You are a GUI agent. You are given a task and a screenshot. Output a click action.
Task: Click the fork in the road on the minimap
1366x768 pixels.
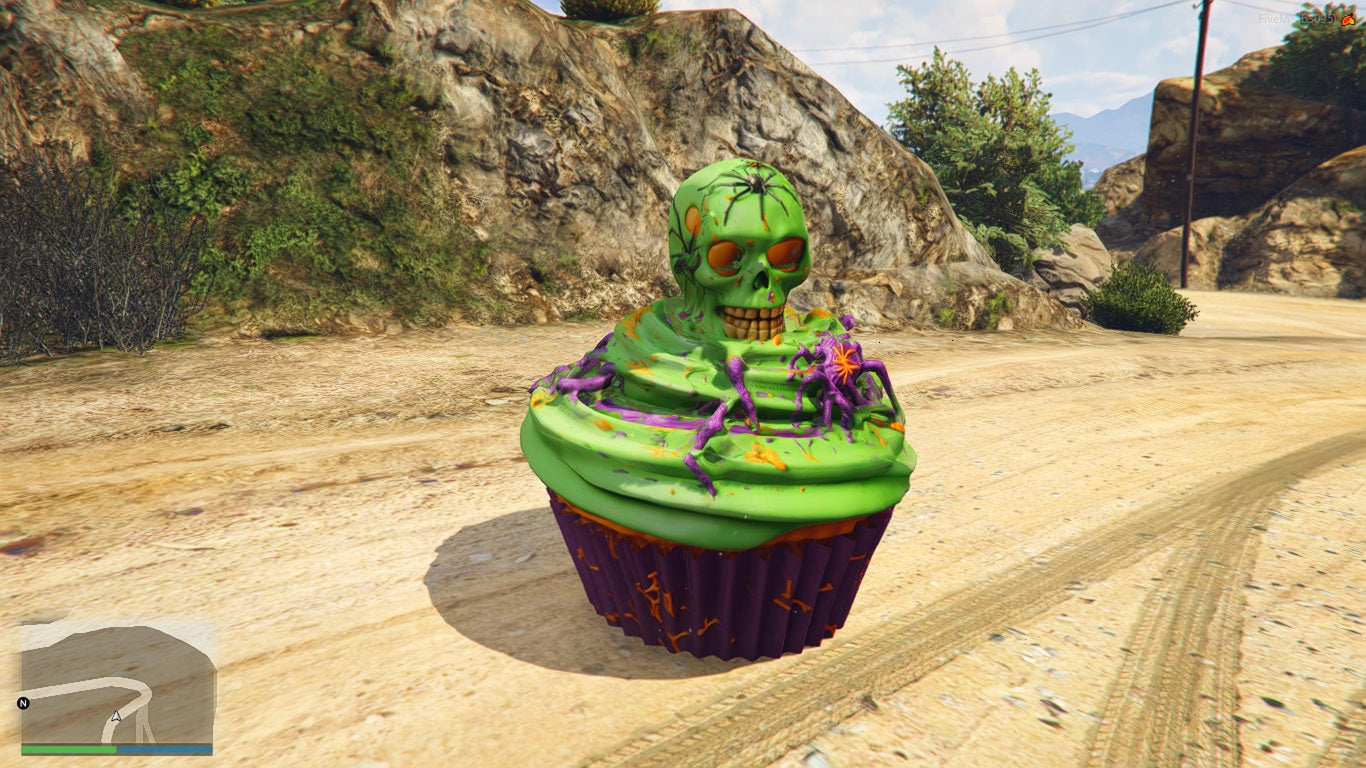coord(145,724)
